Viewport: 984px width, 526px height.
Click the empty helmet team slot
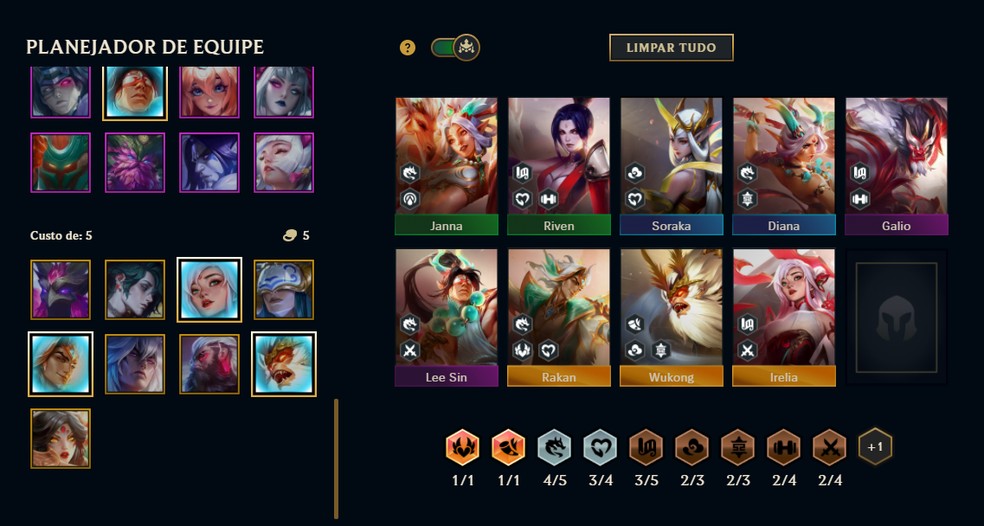pos(896,317)
